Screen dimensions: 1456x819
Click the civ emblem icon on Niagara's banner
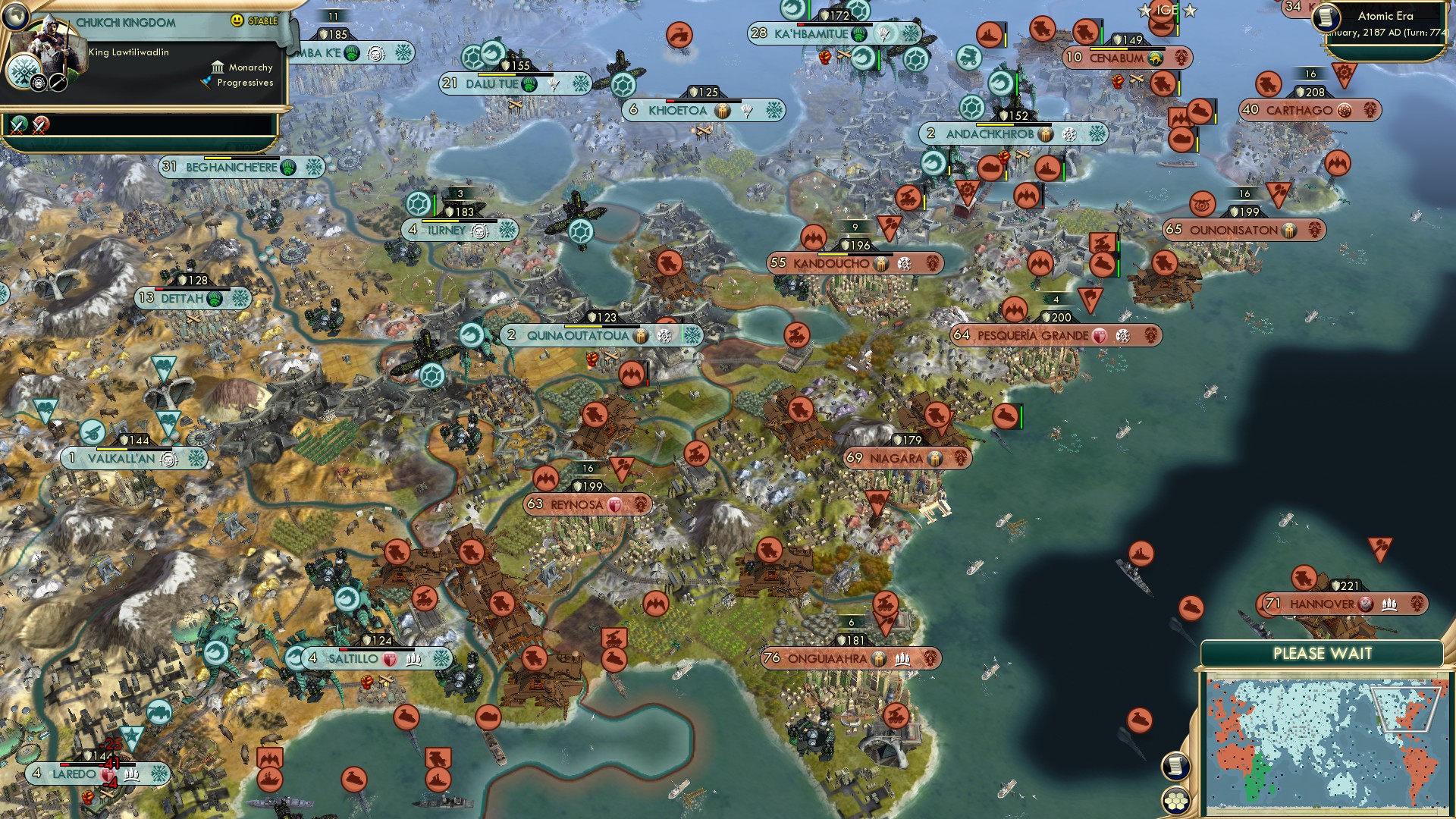coord(959,459)
